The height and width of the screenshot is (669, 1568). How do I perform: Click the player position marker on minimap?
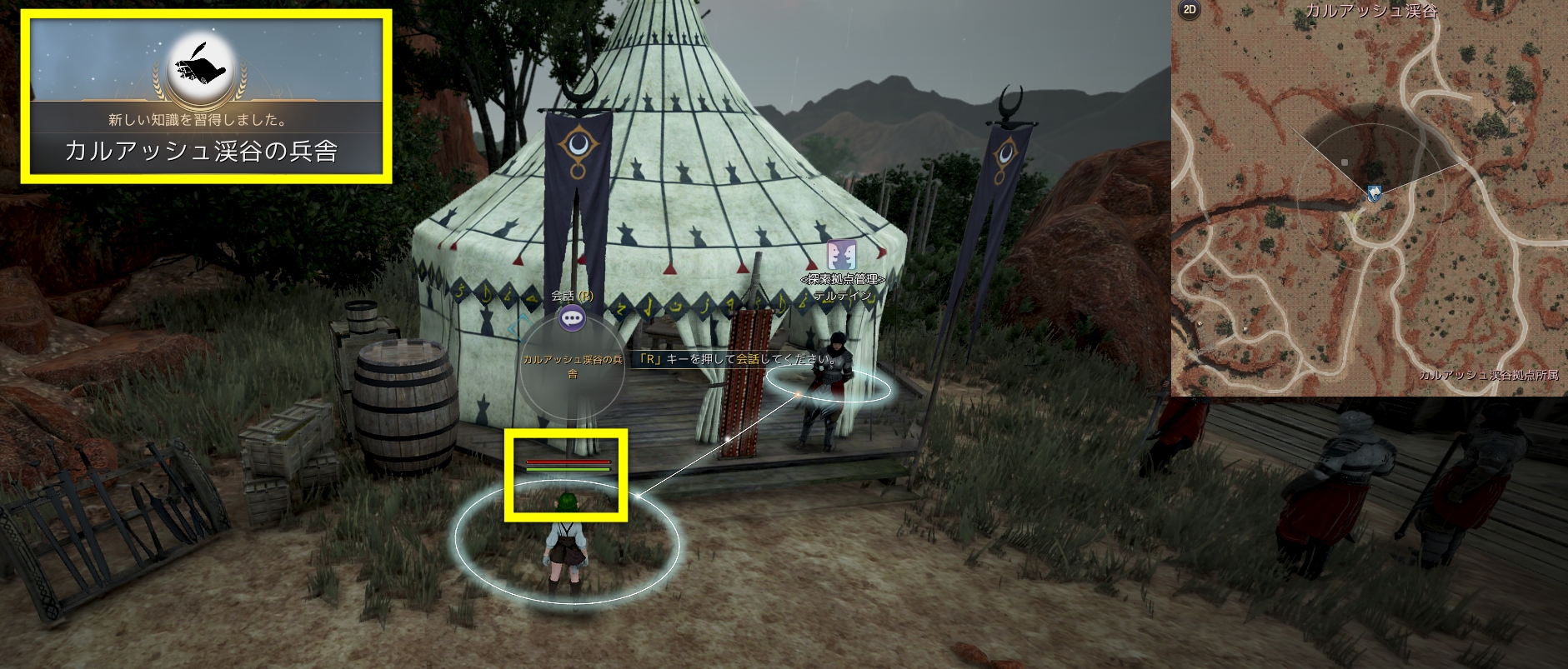tap(1373, 193)
